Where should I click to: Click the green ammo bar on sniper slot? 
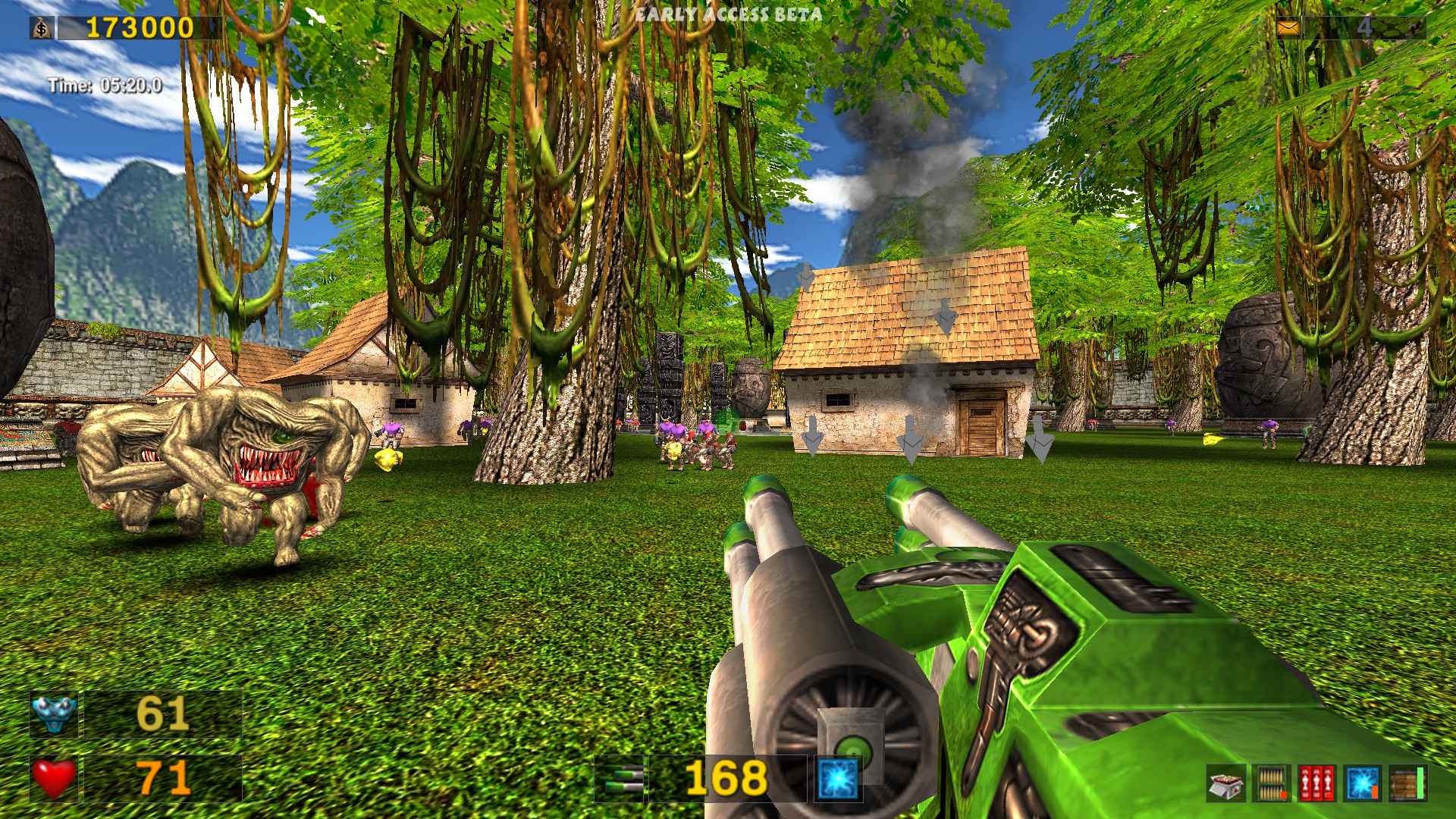click(1420, 781)
